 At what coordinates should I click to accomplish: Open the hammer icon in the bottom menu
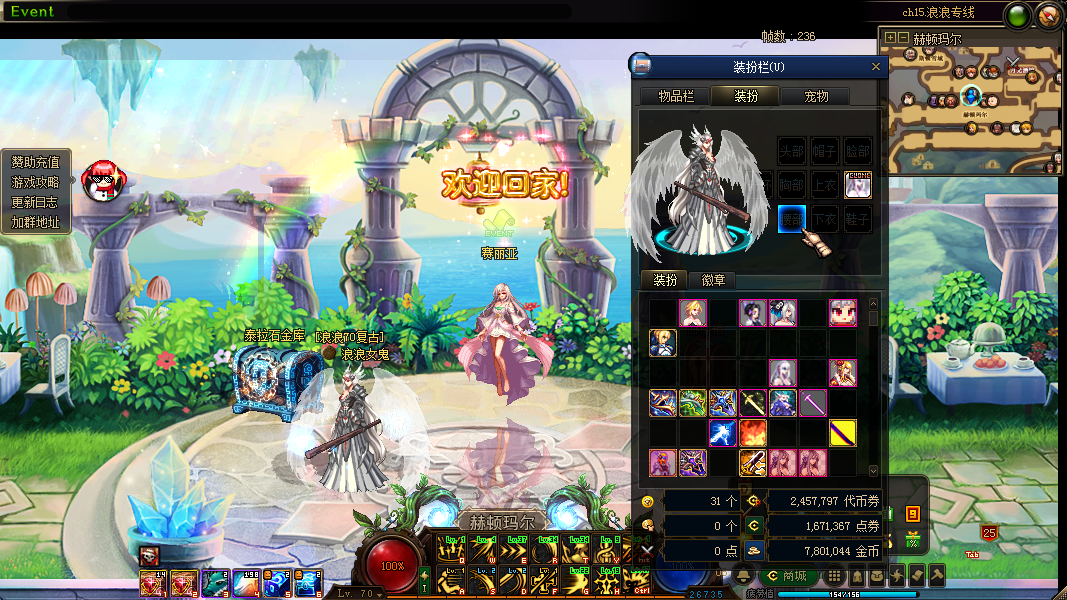(x=936, y=576)
